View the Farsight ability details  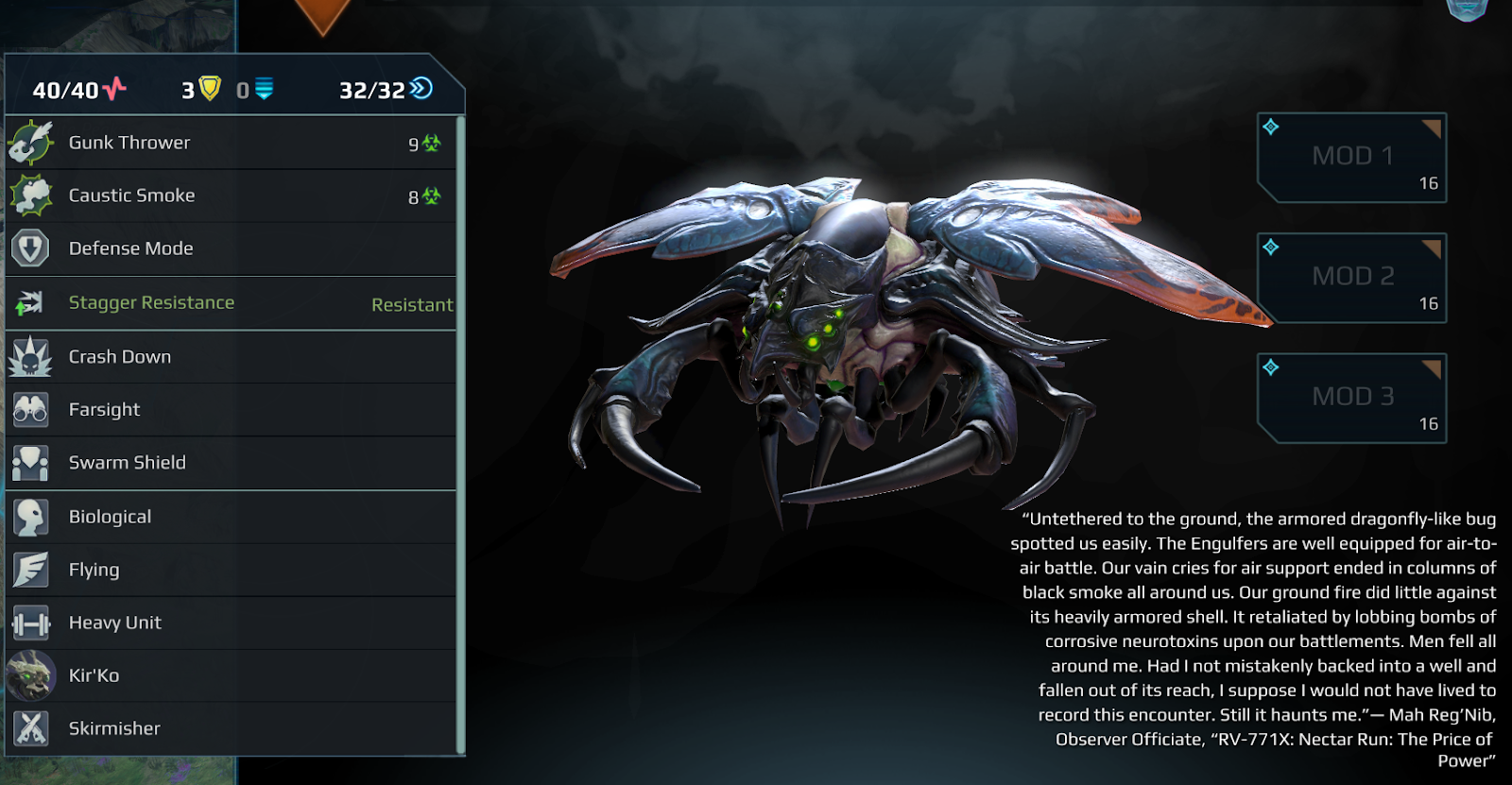[x=231, y=410]
